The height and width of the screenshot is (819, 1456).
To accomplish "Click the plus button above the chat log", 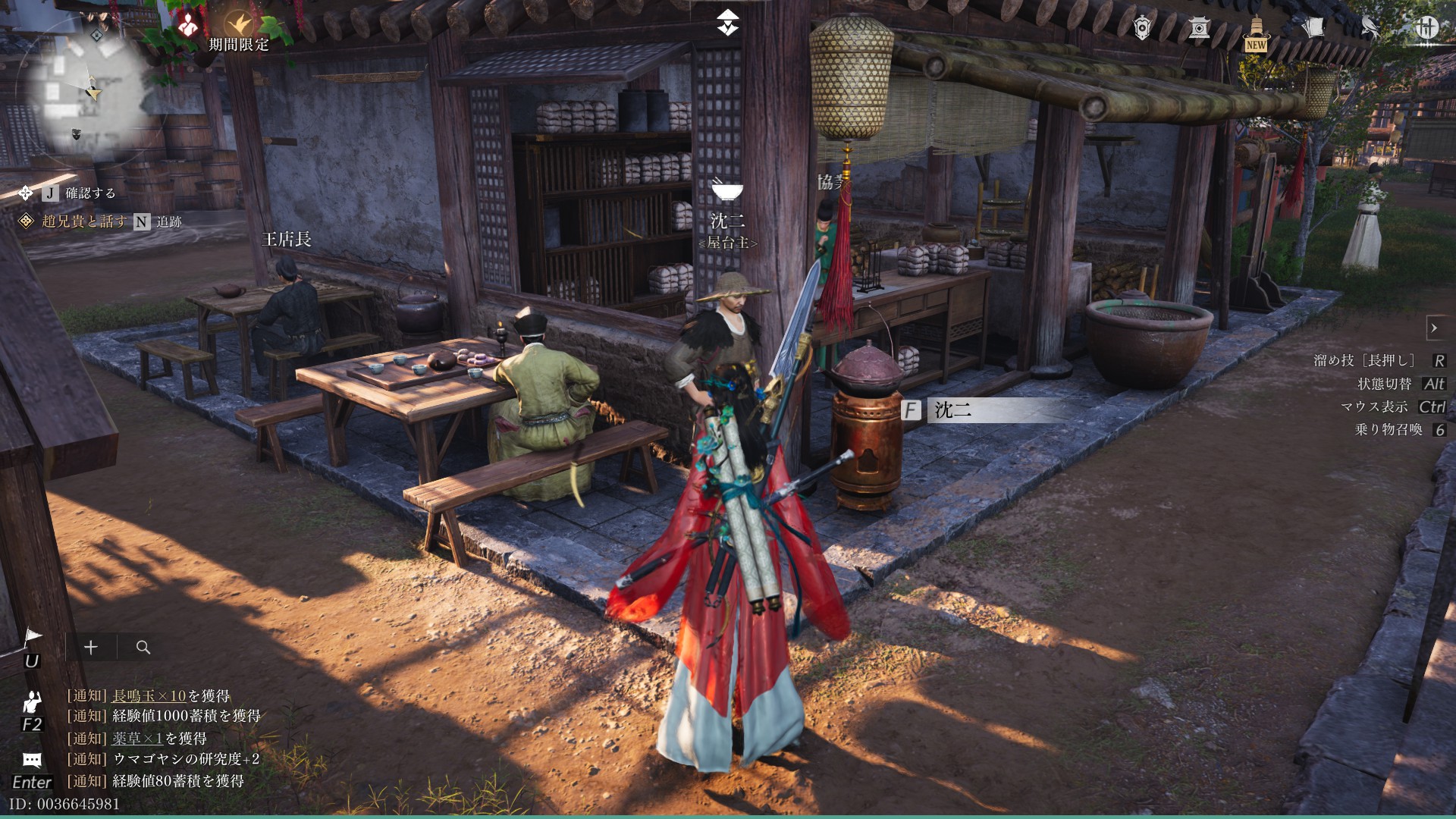I will (91, 647).
